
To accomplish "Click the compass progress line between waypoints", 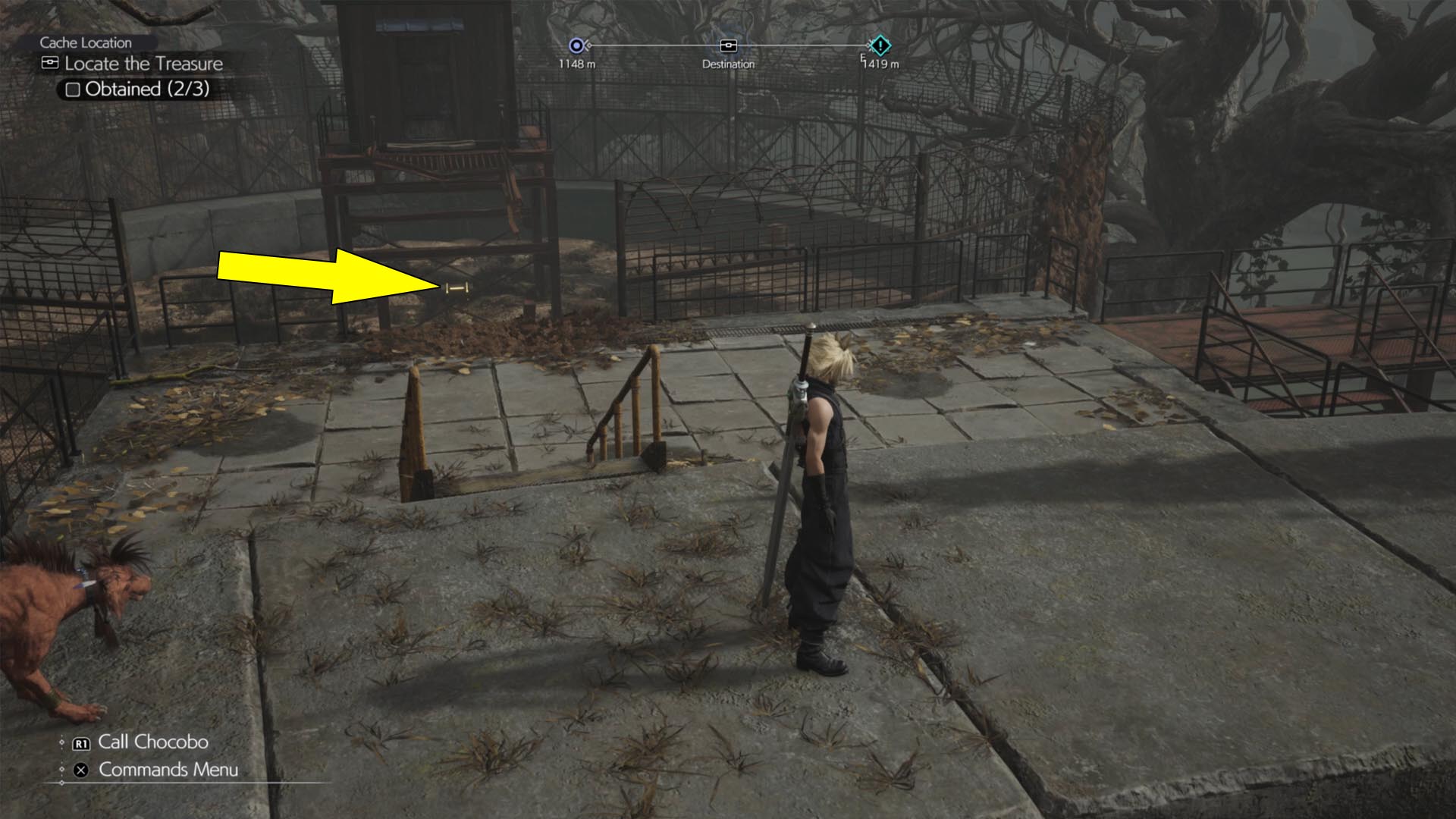I will pos(652,45).
